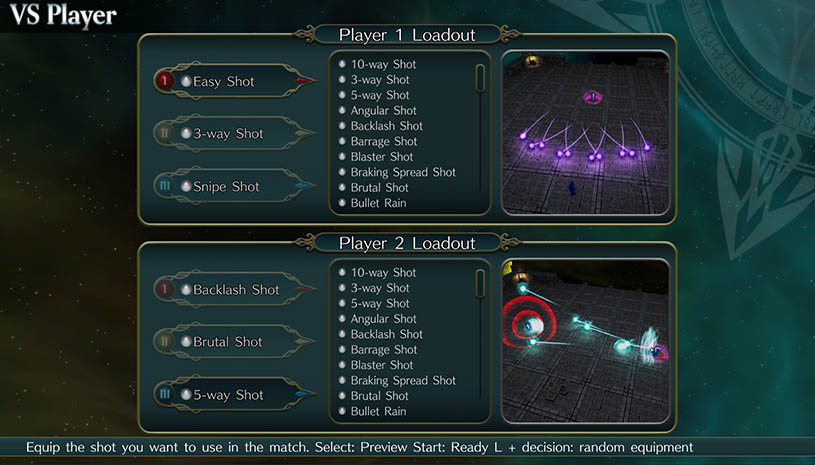The width and height of the screenshot is (815, 465).
Task: Select Blaster Shot in Player 2 list
Action: tap(382, 365)
